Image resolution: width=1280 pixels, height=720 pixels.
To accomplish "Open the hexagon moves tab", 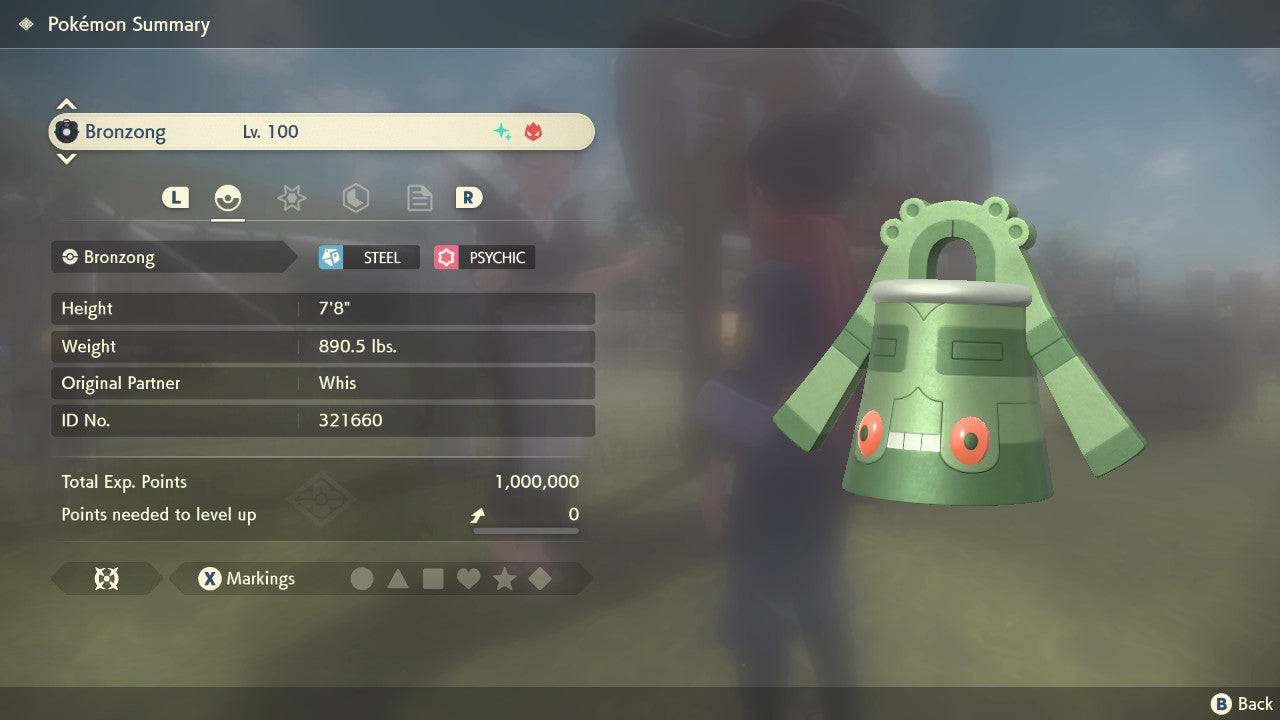I will (355, 198).
